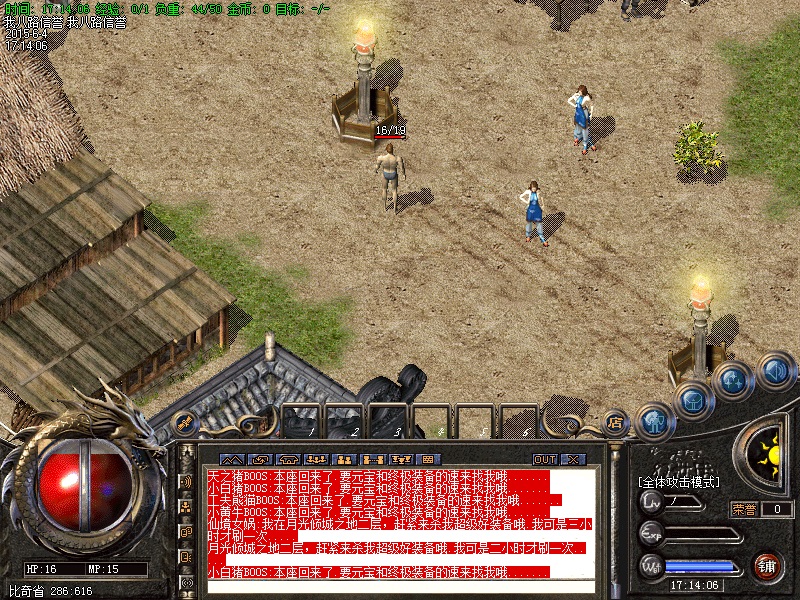Open the character status round button
This screenshot has width=800, height=600.
[655, 421]
